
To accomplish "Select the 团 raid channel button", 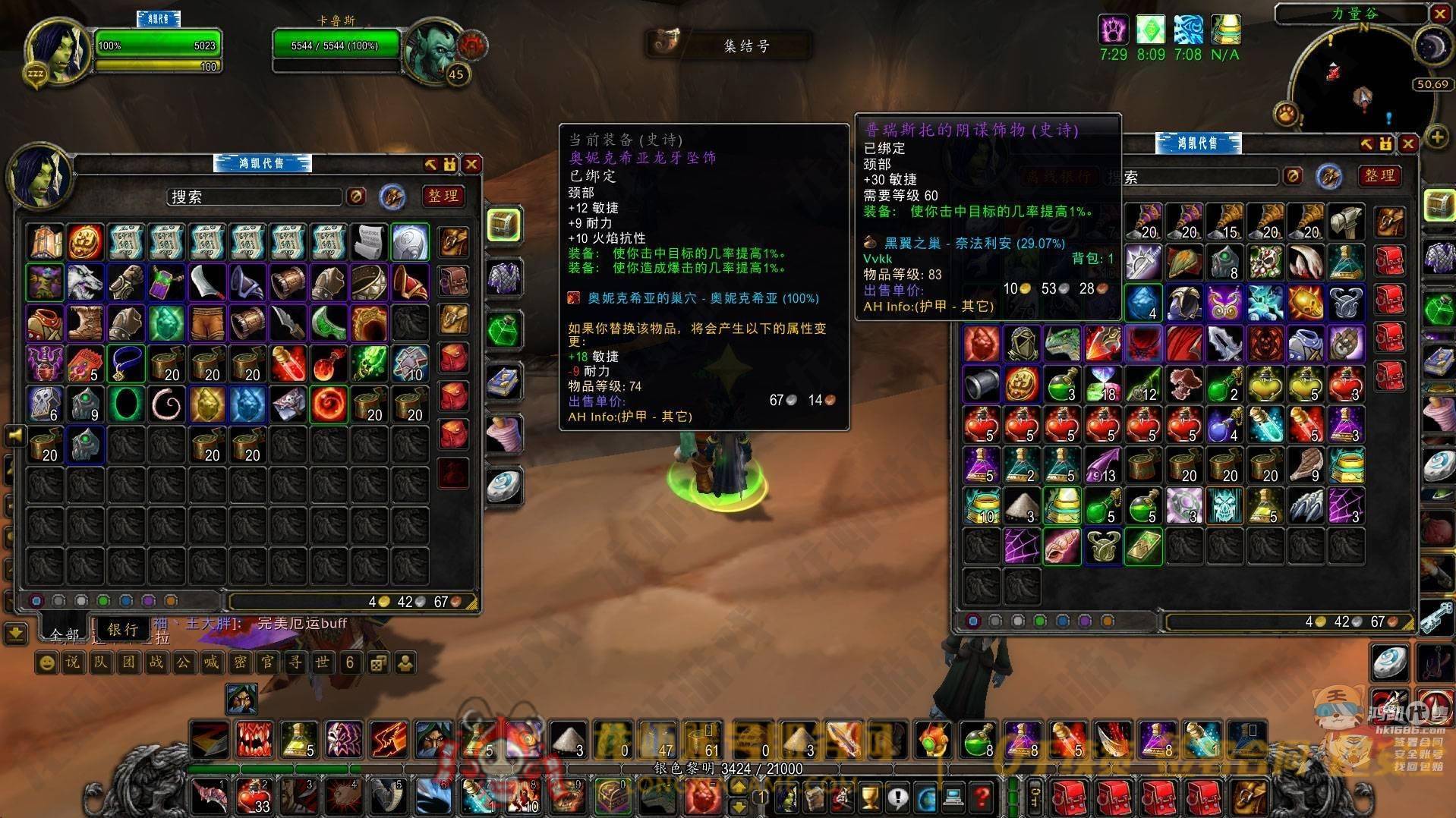I will point(128,662).
